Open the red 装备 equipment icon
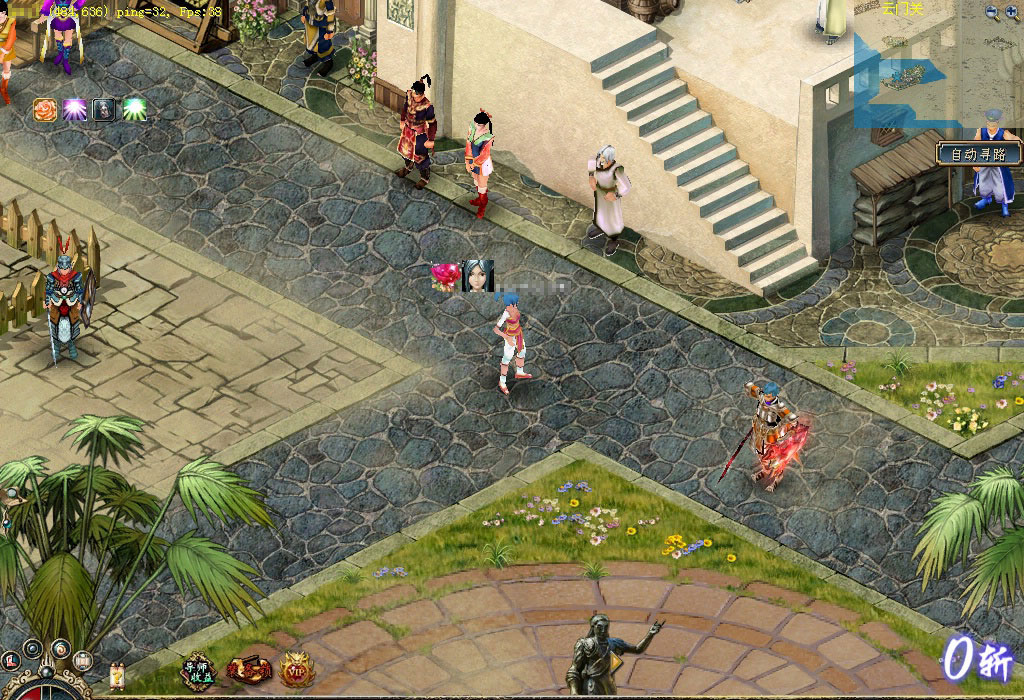1024x700 pixels. click(249, 670)
